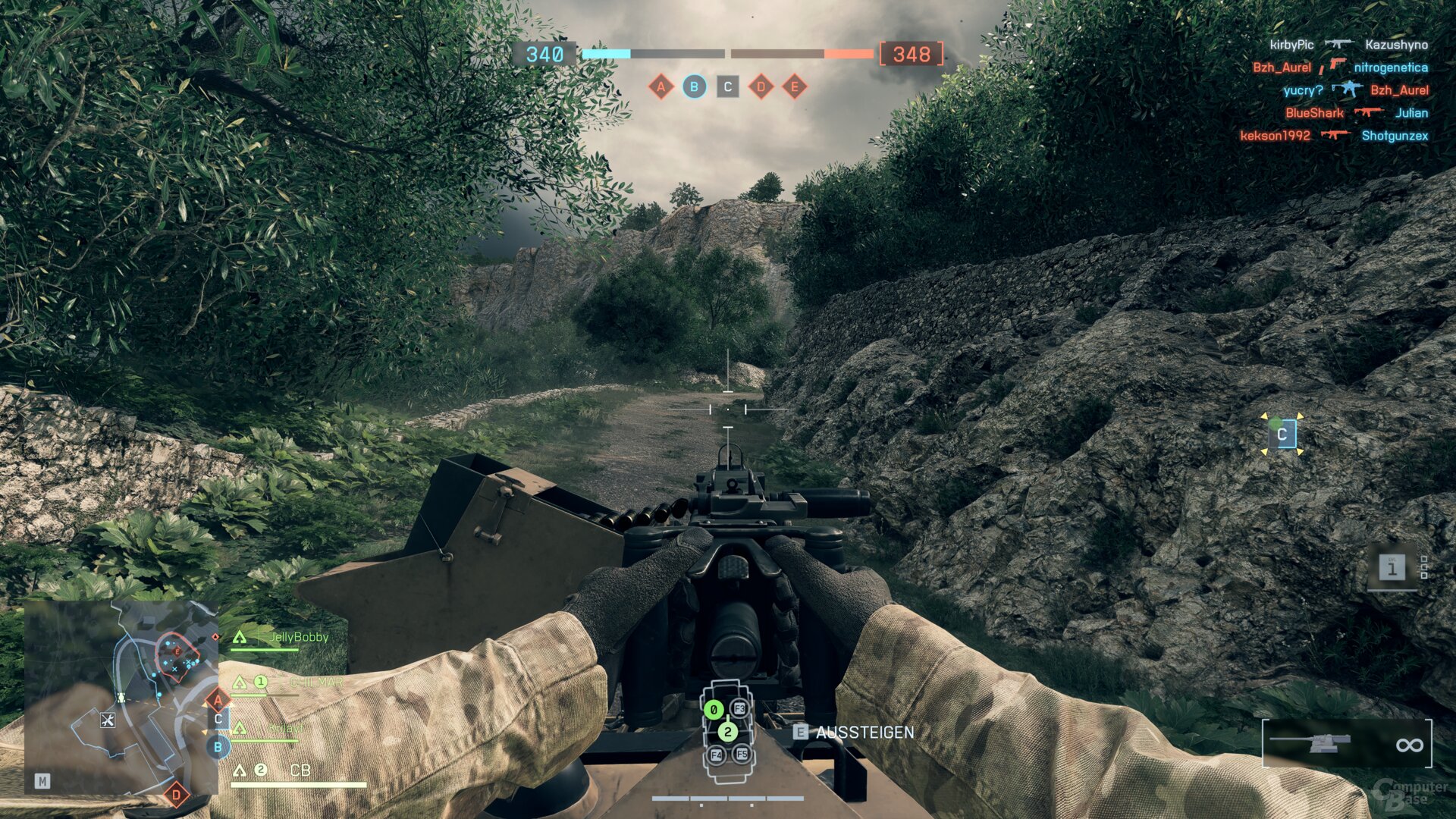Click the square info icon on the right edge

(x=1392, y=567)
